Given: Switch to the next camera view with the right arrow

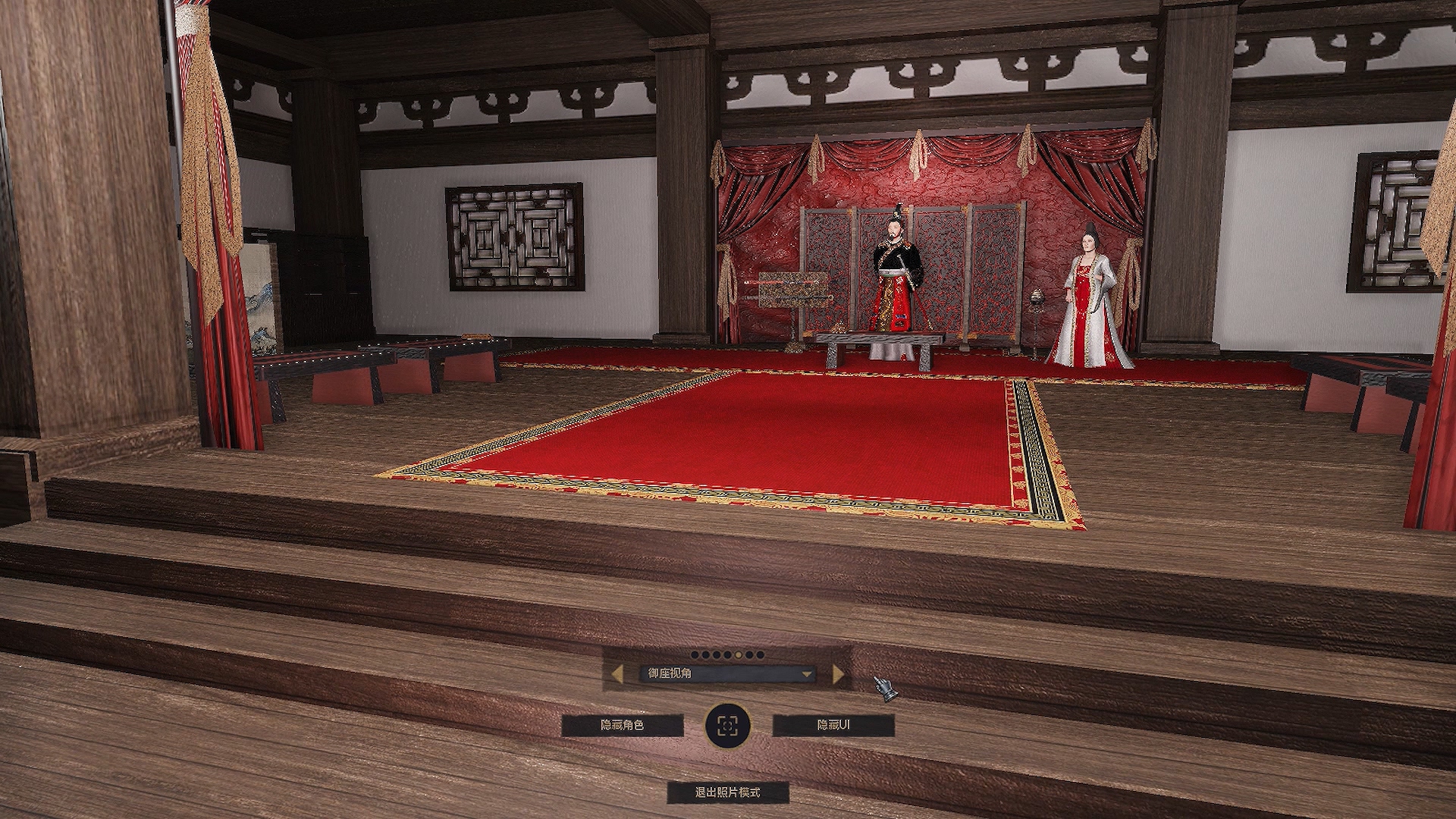Looking at the screenshot, I should click(838, 673).
